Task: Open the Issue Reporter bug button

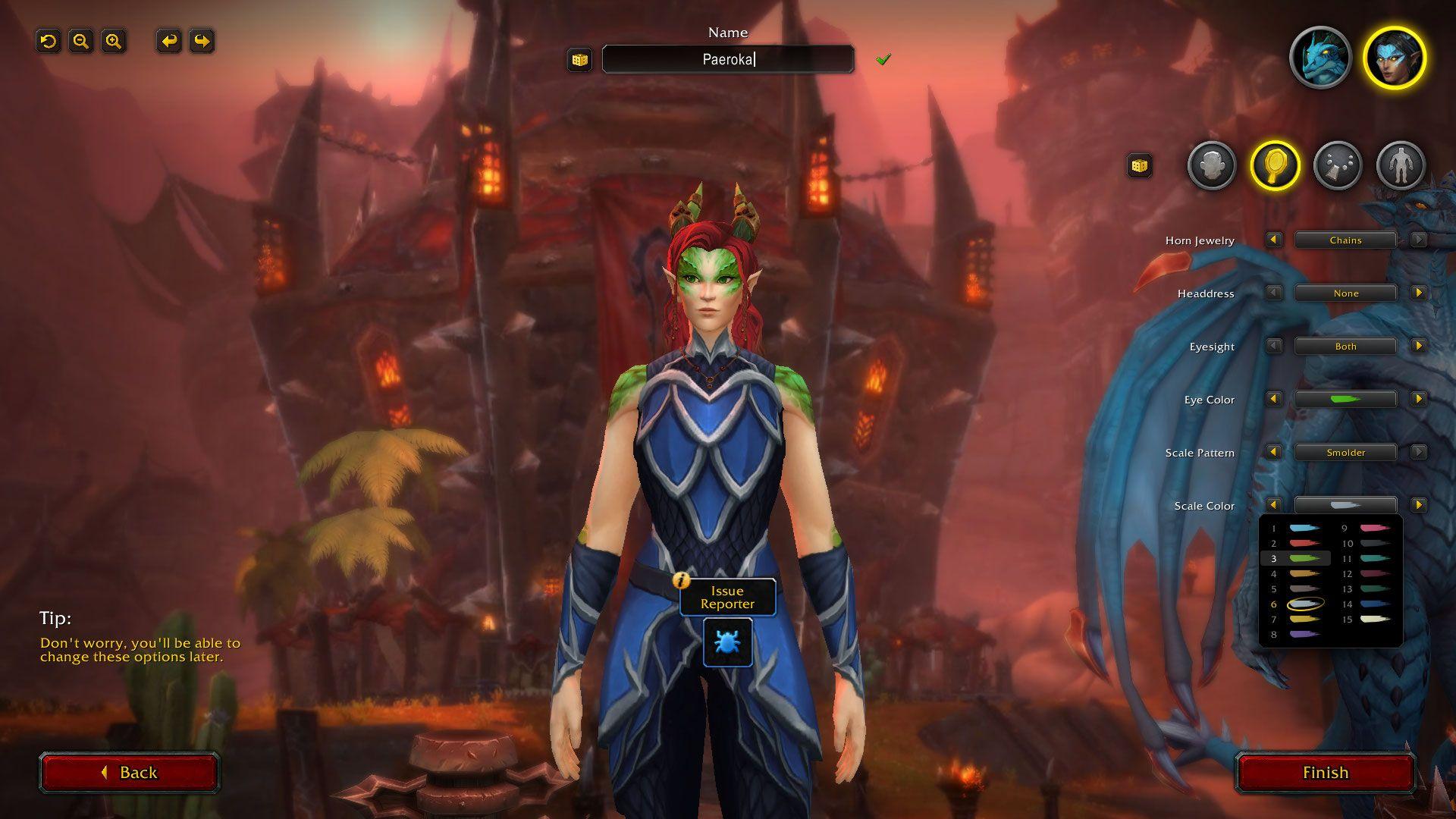Action: (727, 642)
